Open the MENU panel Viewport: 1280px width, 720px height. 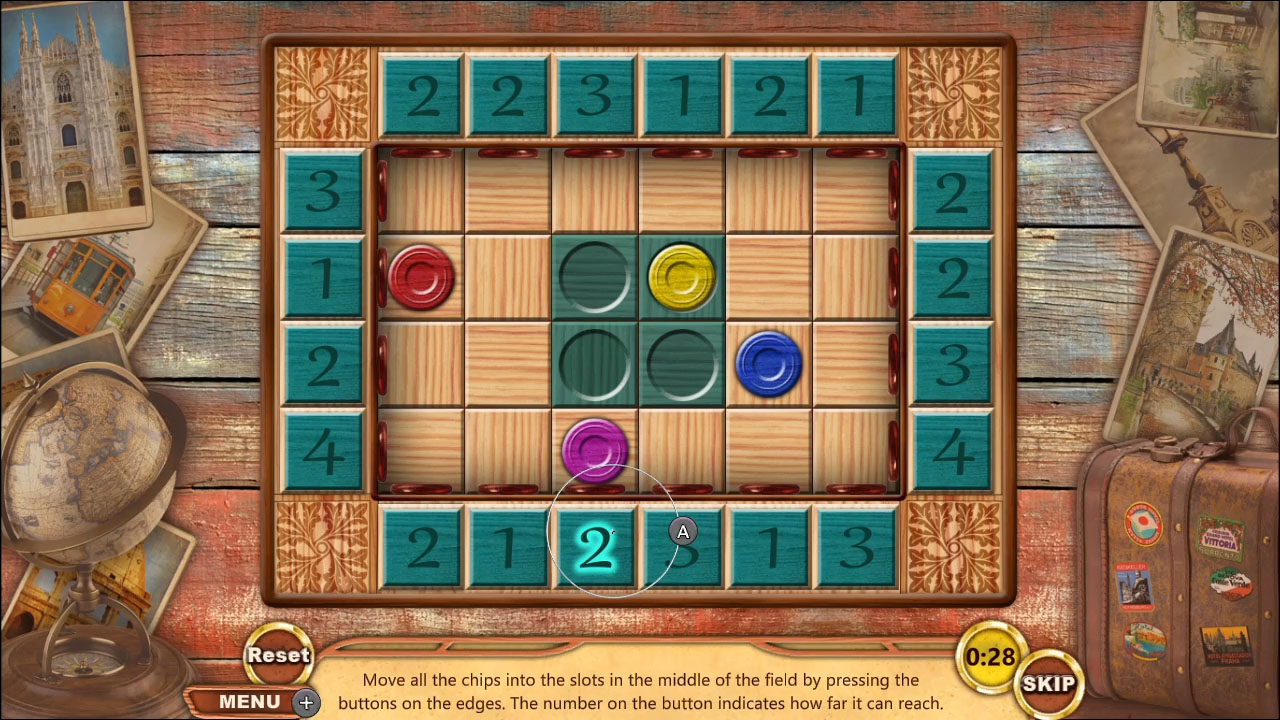coord(248,701)
